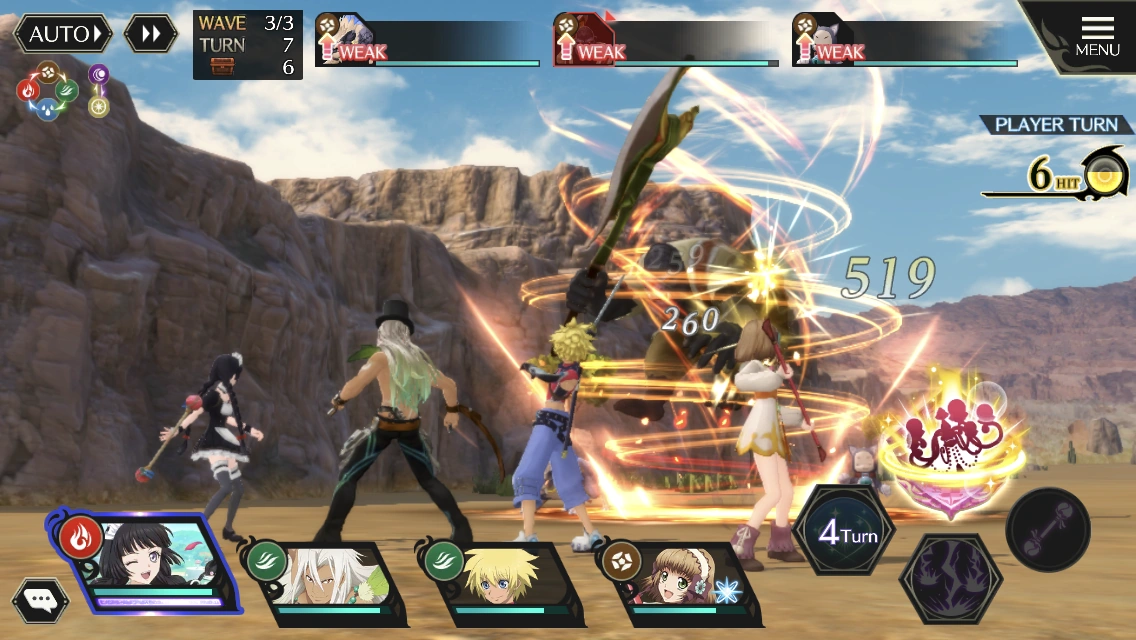Show the light and dark element icons

pos(98,91)
